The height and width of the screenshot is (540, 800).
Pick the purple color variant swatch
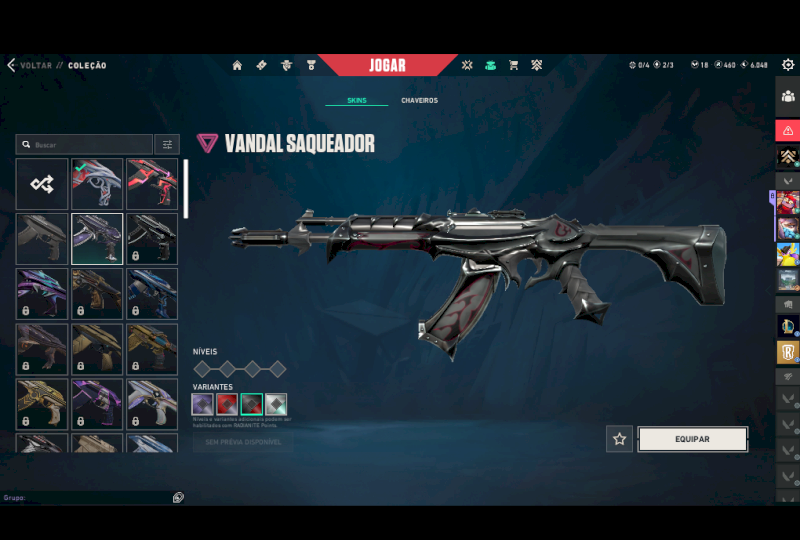203,404
